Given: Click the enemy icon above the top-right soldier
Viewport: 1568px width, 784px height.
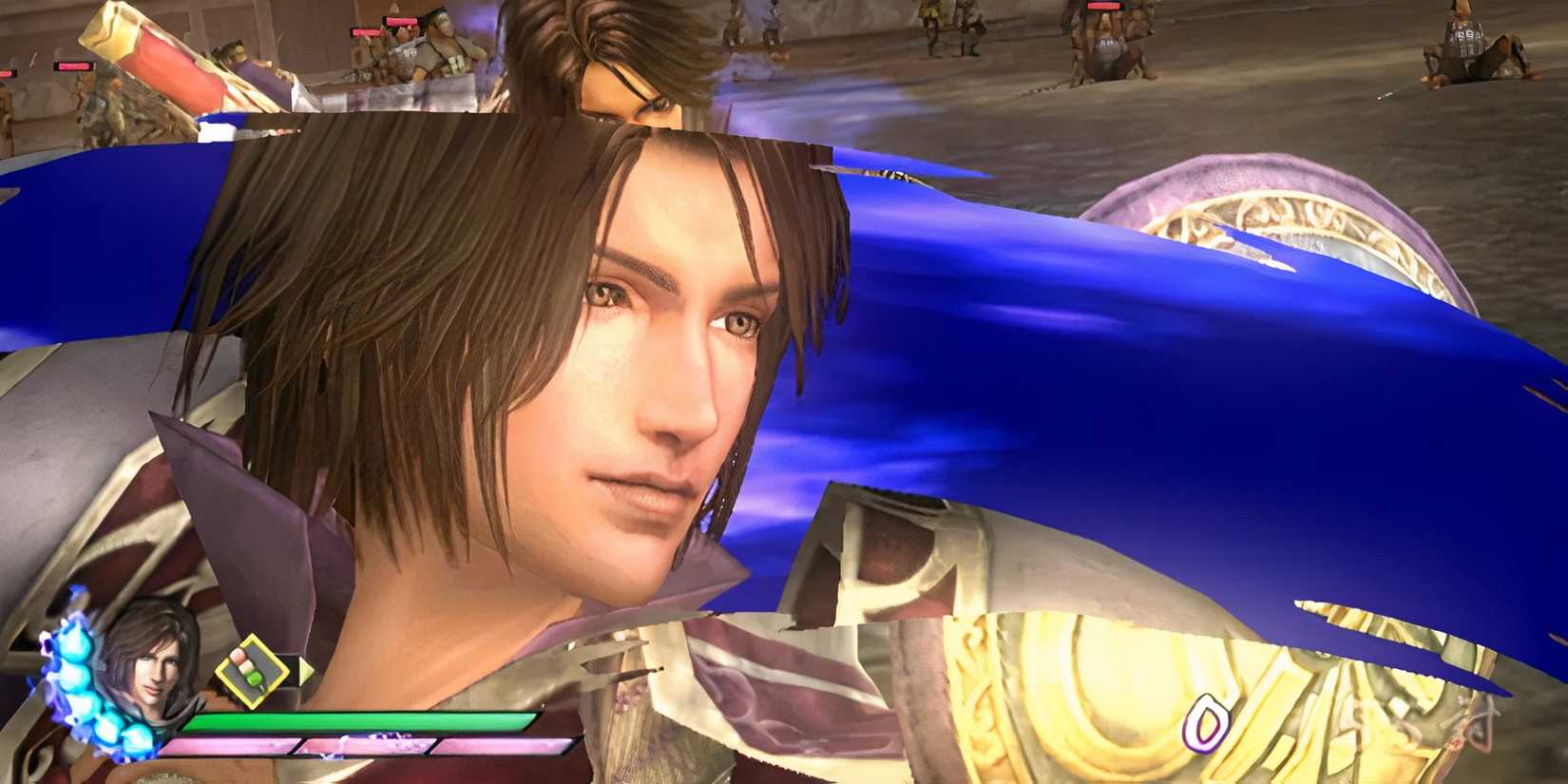Looking at the screenshot, I should click(1102, 8).
